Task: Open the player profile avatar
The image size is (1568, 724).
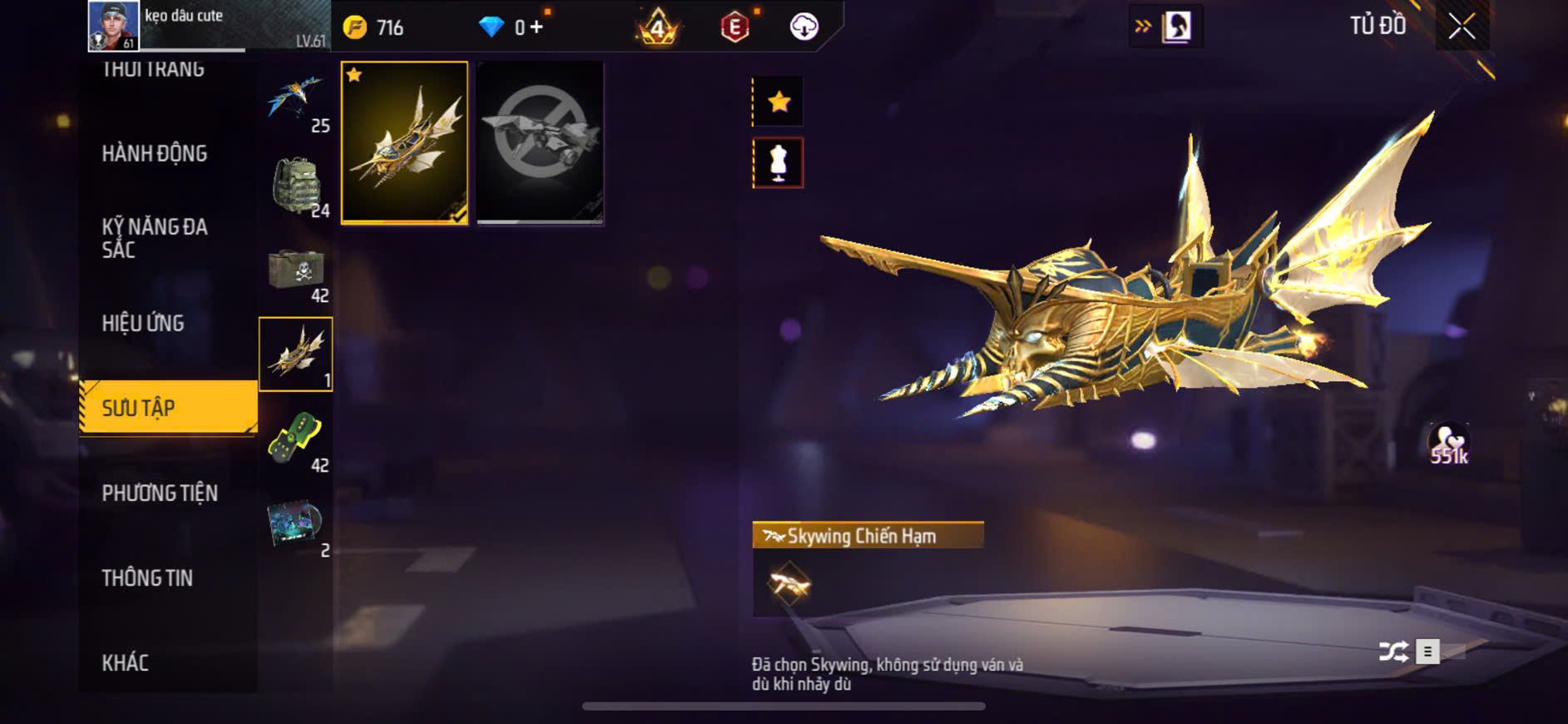Action: (x=114, y=26)
